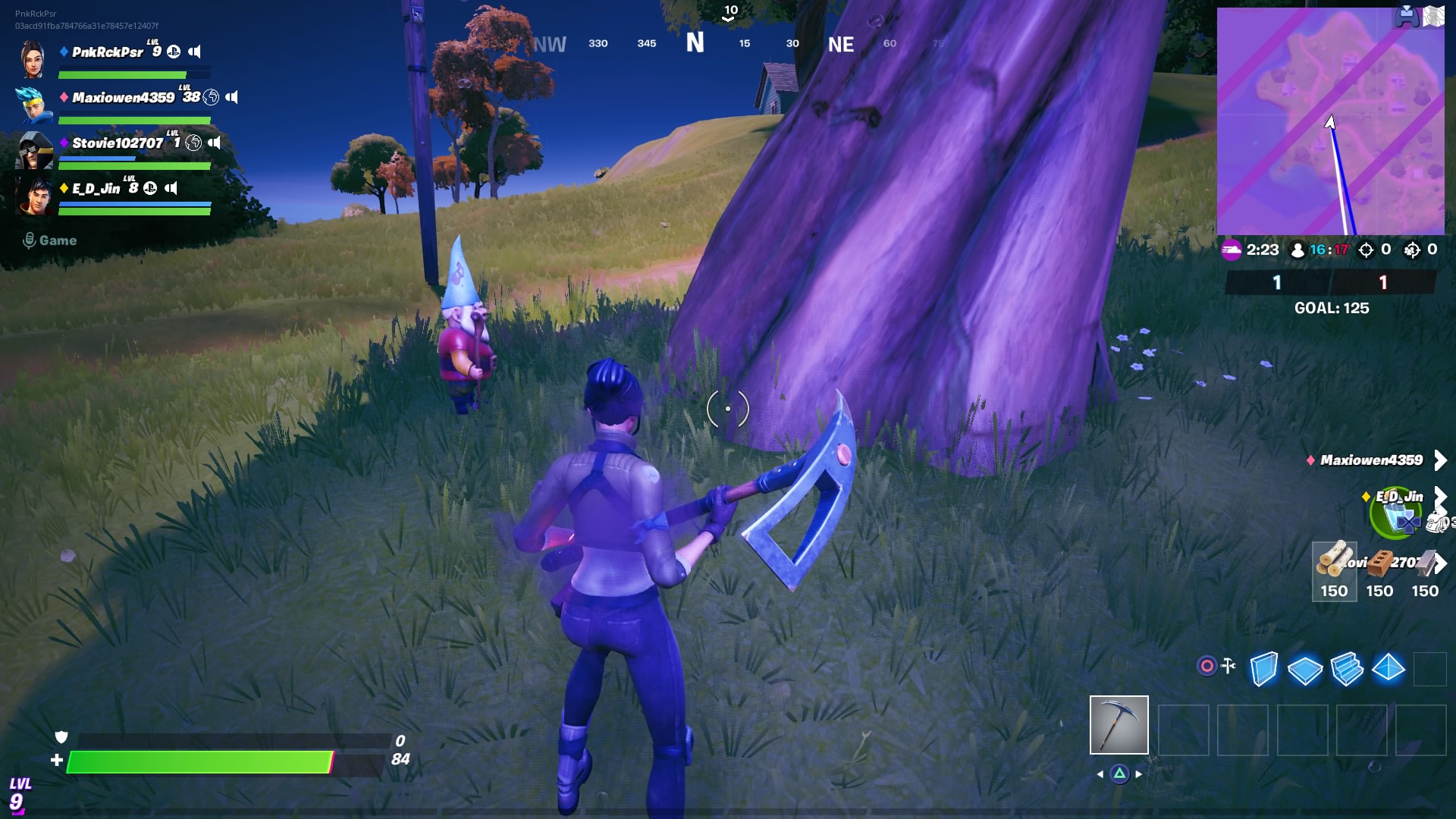
Task: Open the minimap
Action: click(x=1330, y=121)
